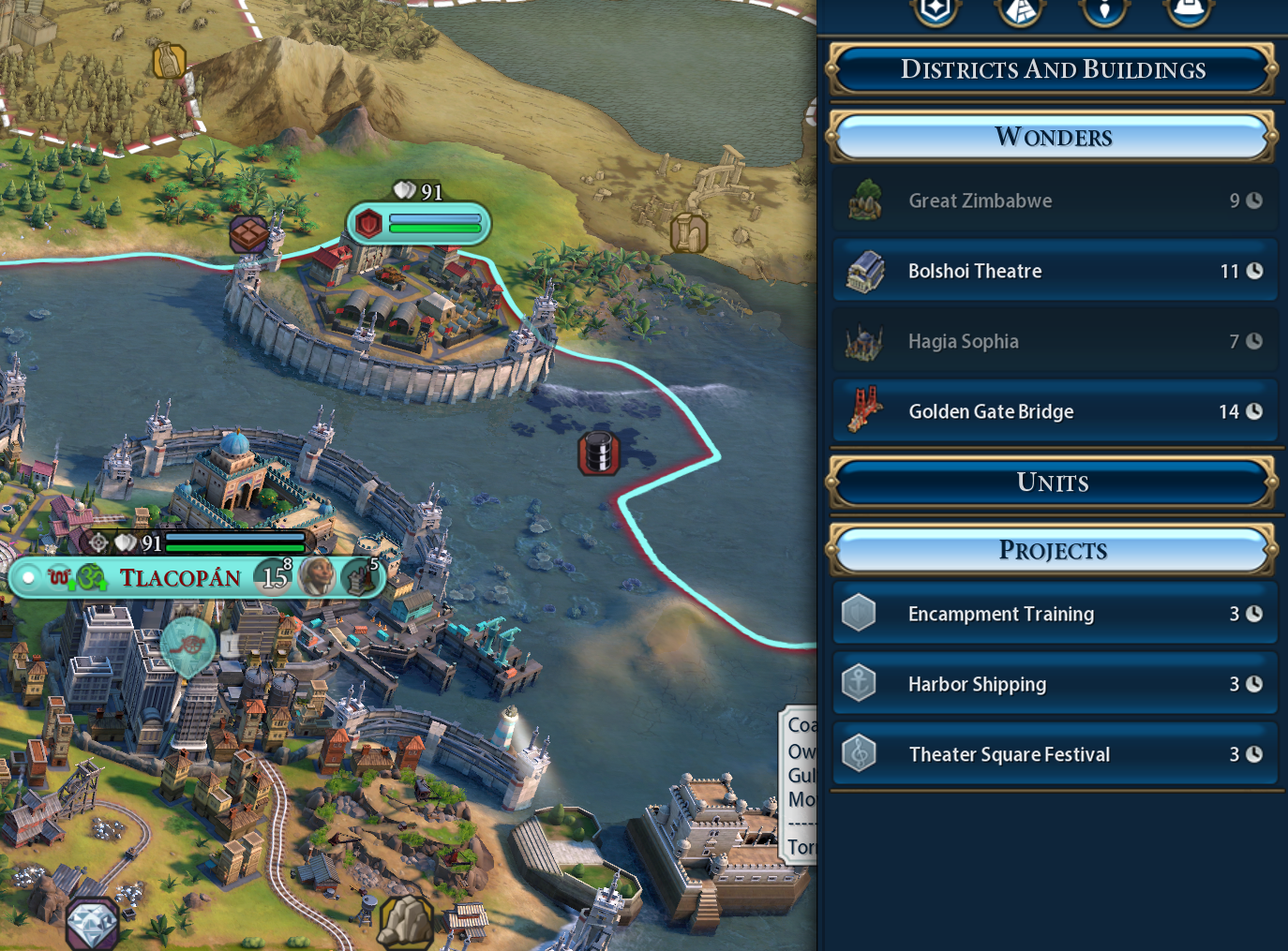
Task: Expand the Units section header
Action: point(1053,483)
